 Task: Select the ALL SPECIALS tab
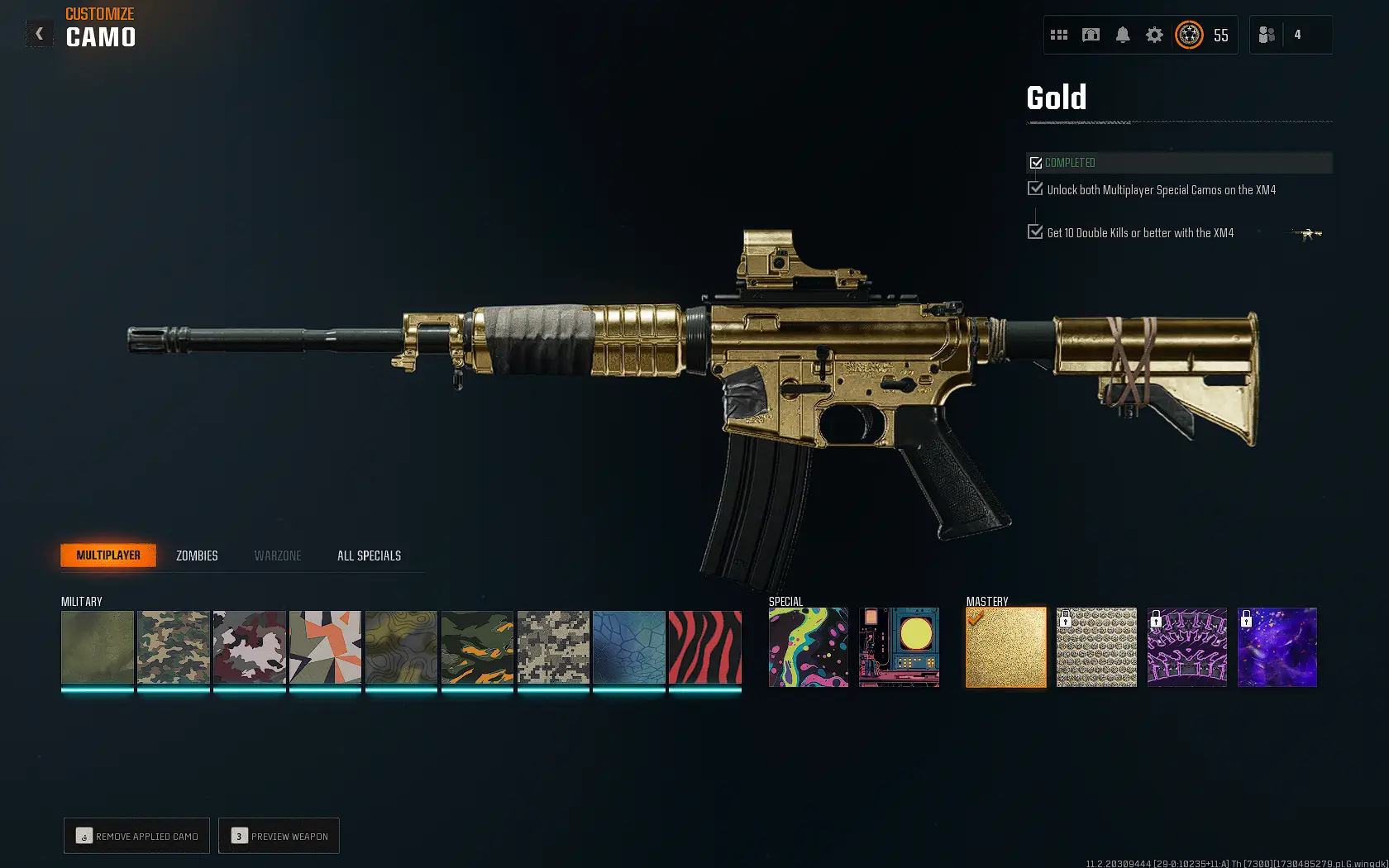point(368,556)
